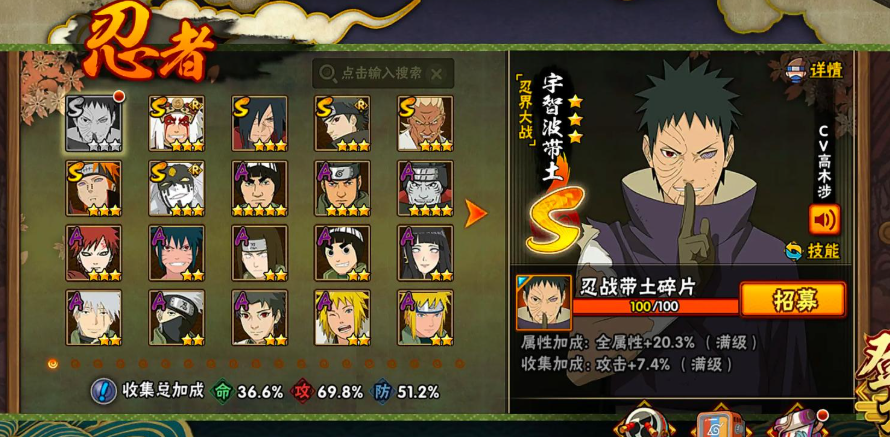This screenshot has height=437, width=890.
Task: Select the Hinata portrait
Action: [x=425, y=253]
